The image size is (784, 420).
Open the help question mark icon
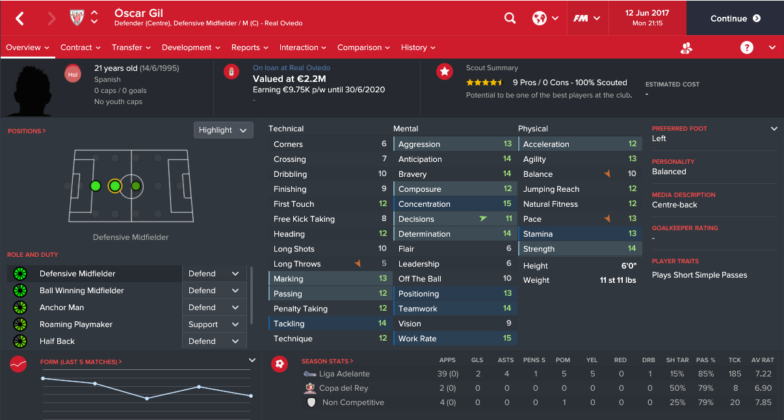[x=746, y=47]
